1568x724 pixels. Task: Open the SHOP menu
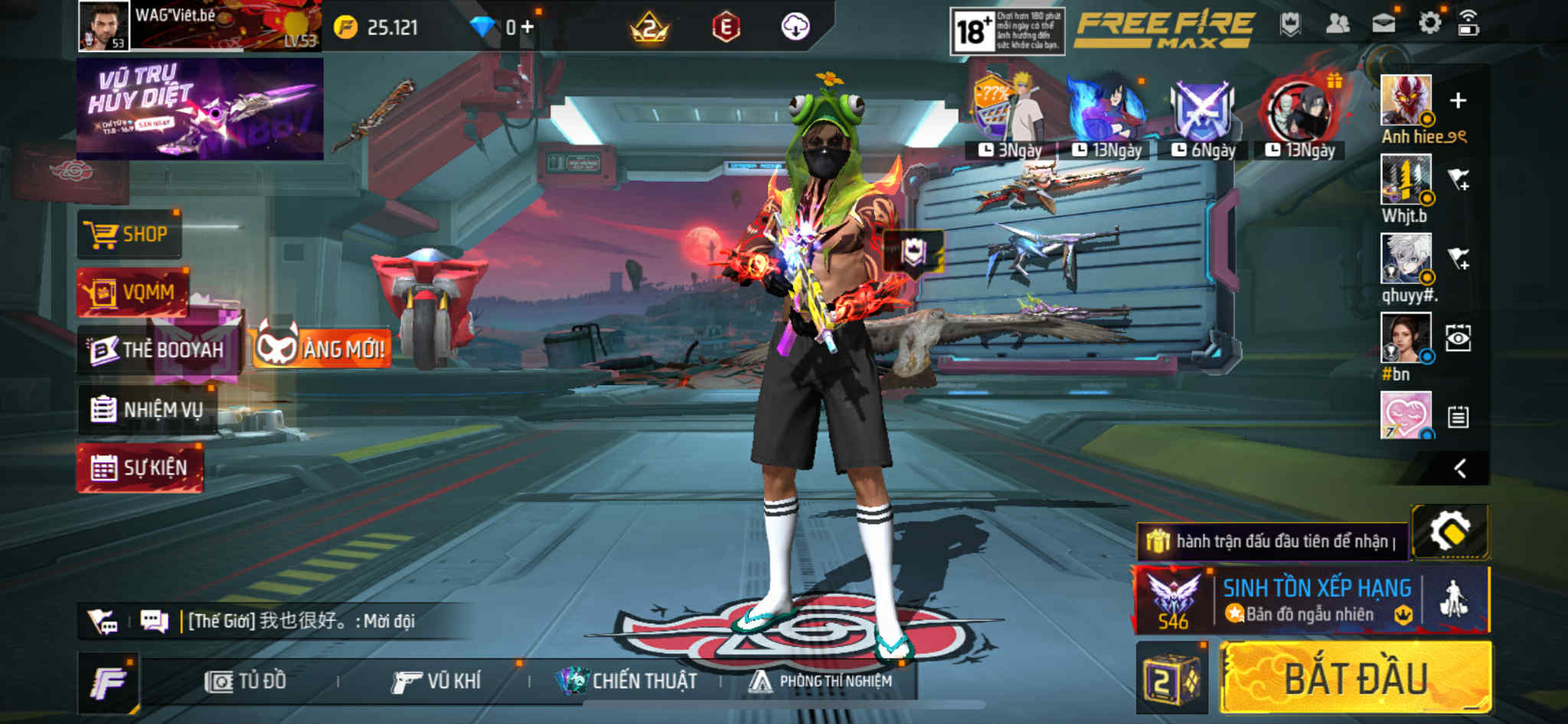click(x=129, y=234)
